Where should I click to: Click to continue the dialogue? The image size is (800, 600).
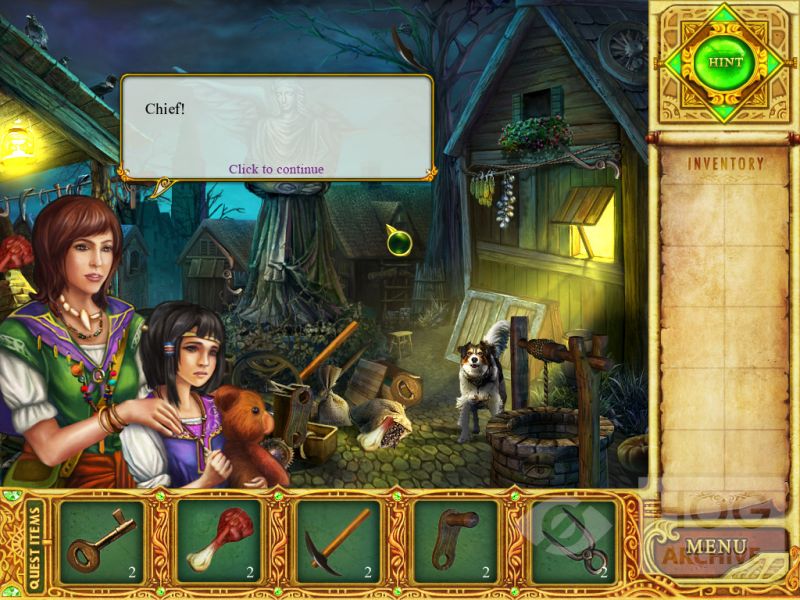point(276,169)
